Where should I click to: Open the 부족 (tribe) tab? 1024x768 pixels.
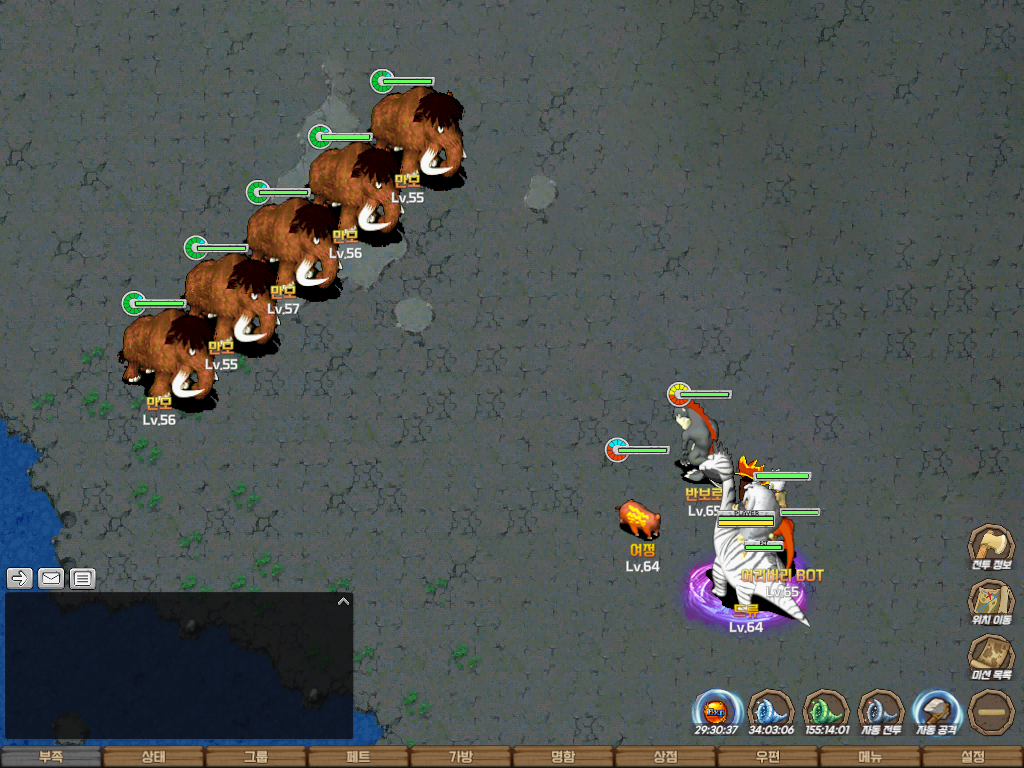click(51, 757)
